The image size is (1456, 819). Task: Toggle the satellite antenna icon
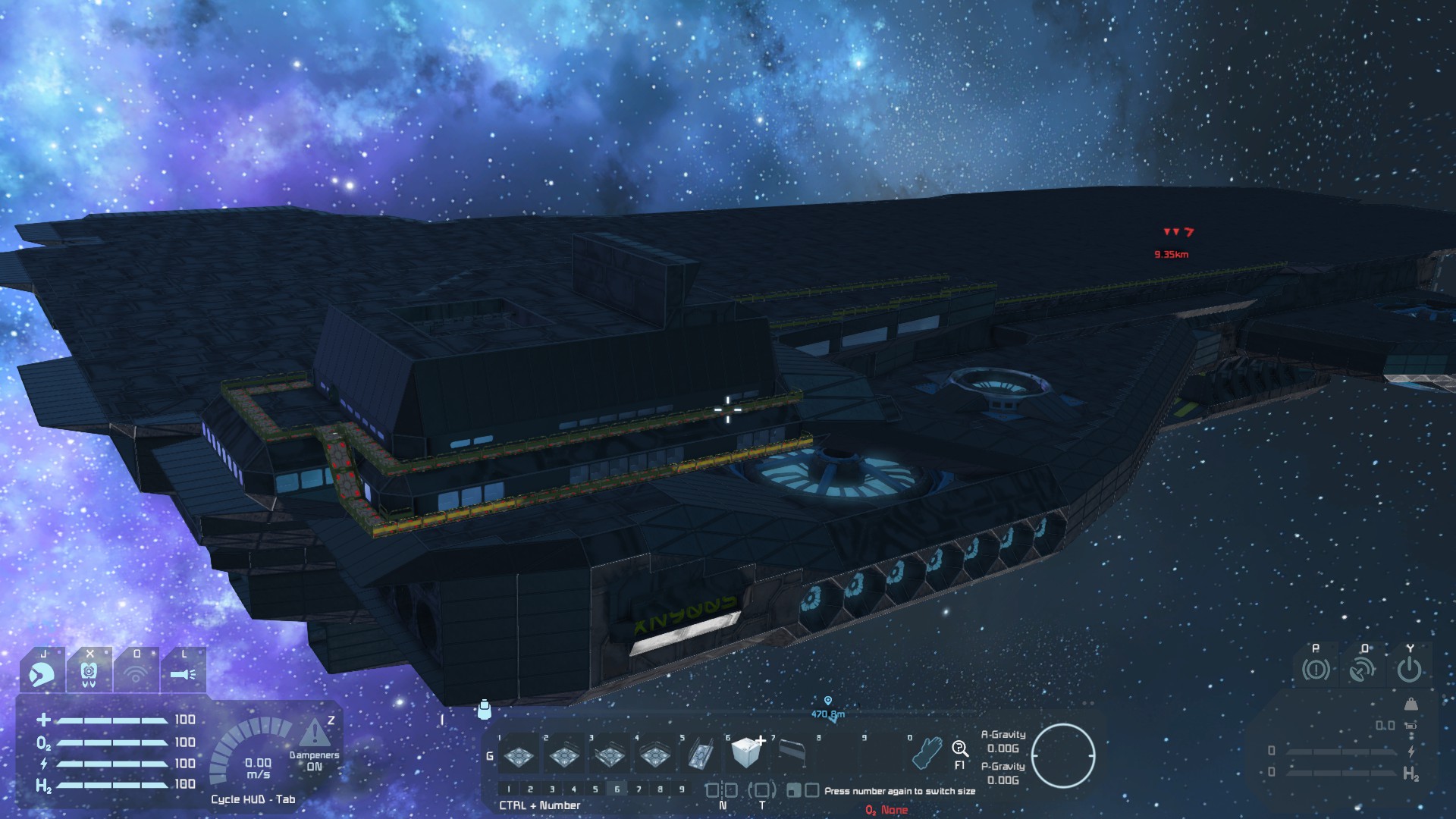(1363, 670)
